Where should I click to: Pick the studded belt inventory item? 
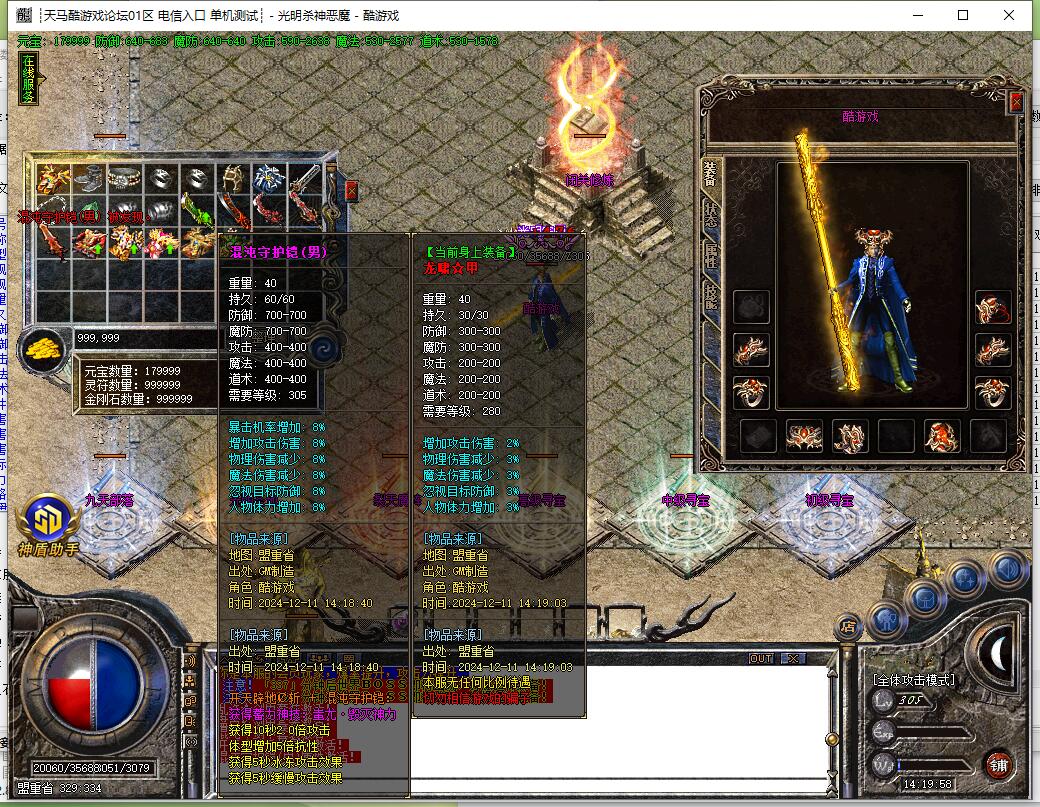point(124,180)
